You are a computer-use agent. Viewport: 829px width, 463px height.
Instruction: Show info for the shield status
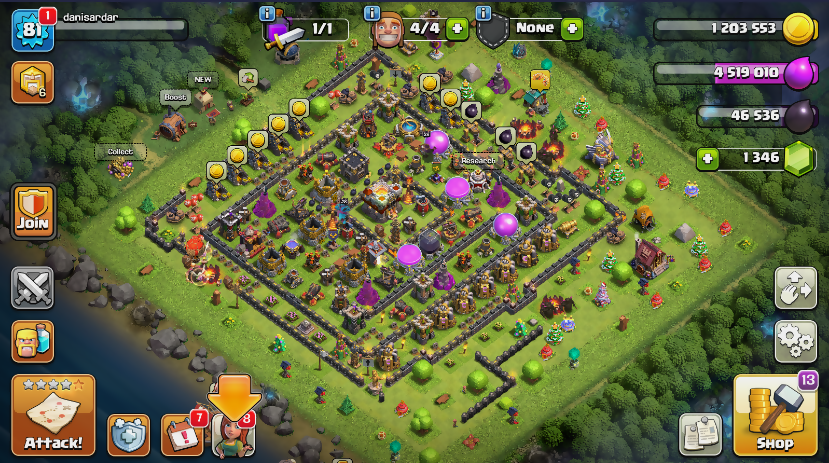(483, 13)
